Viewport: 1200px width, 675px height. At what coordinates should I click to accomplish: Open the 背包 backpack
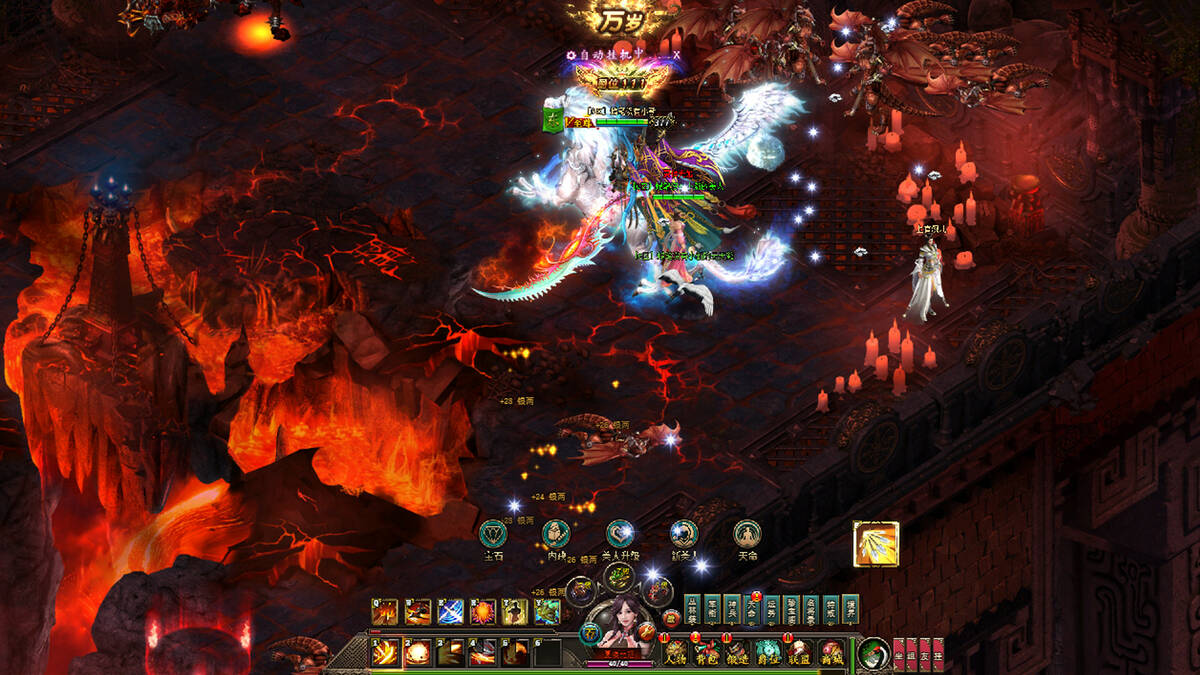tap(707, 653)
